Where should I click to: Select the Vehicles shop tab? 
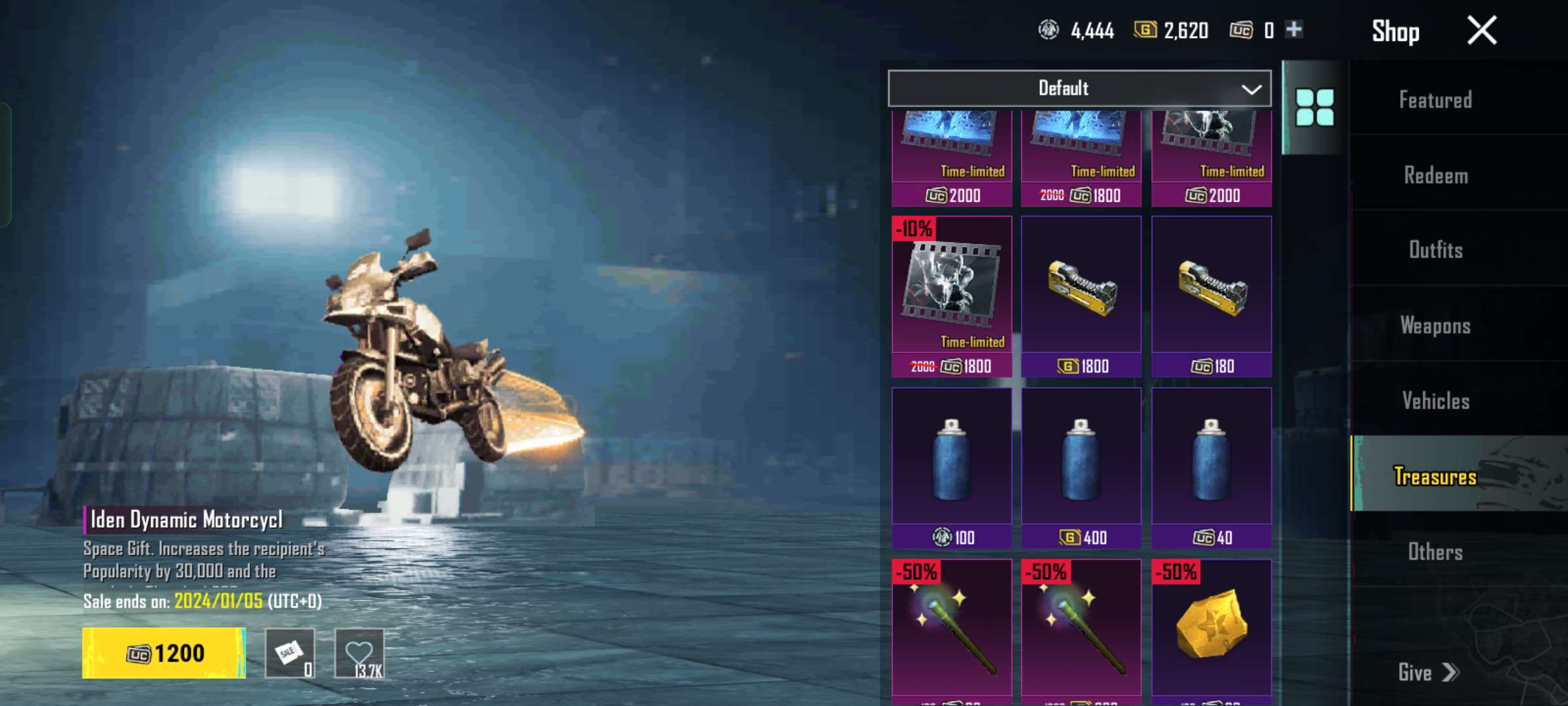1435,401
